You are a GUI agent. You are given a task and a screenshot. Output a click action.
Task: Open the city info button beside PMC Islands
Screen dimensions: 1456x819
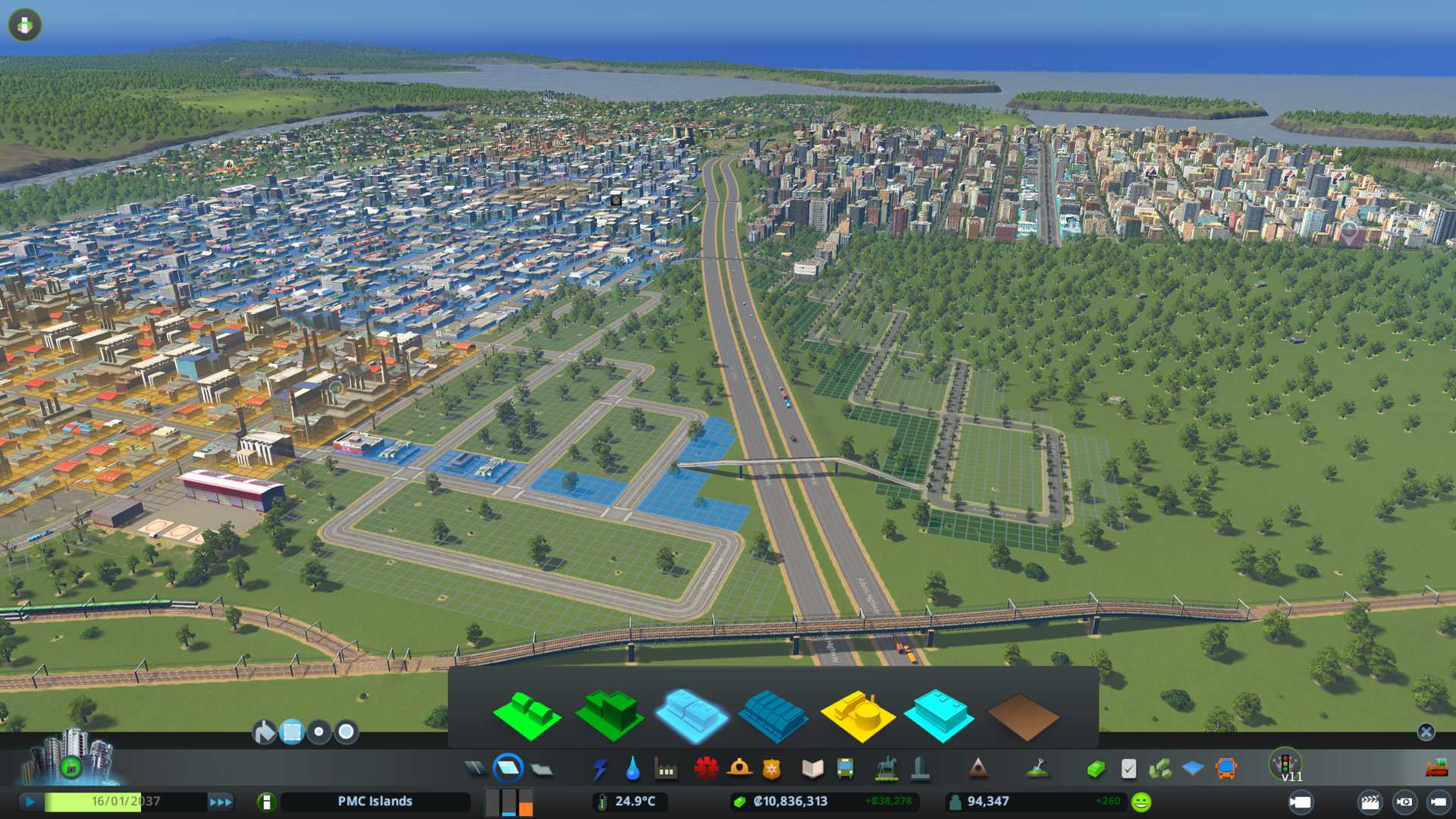(x=266, y=802)
